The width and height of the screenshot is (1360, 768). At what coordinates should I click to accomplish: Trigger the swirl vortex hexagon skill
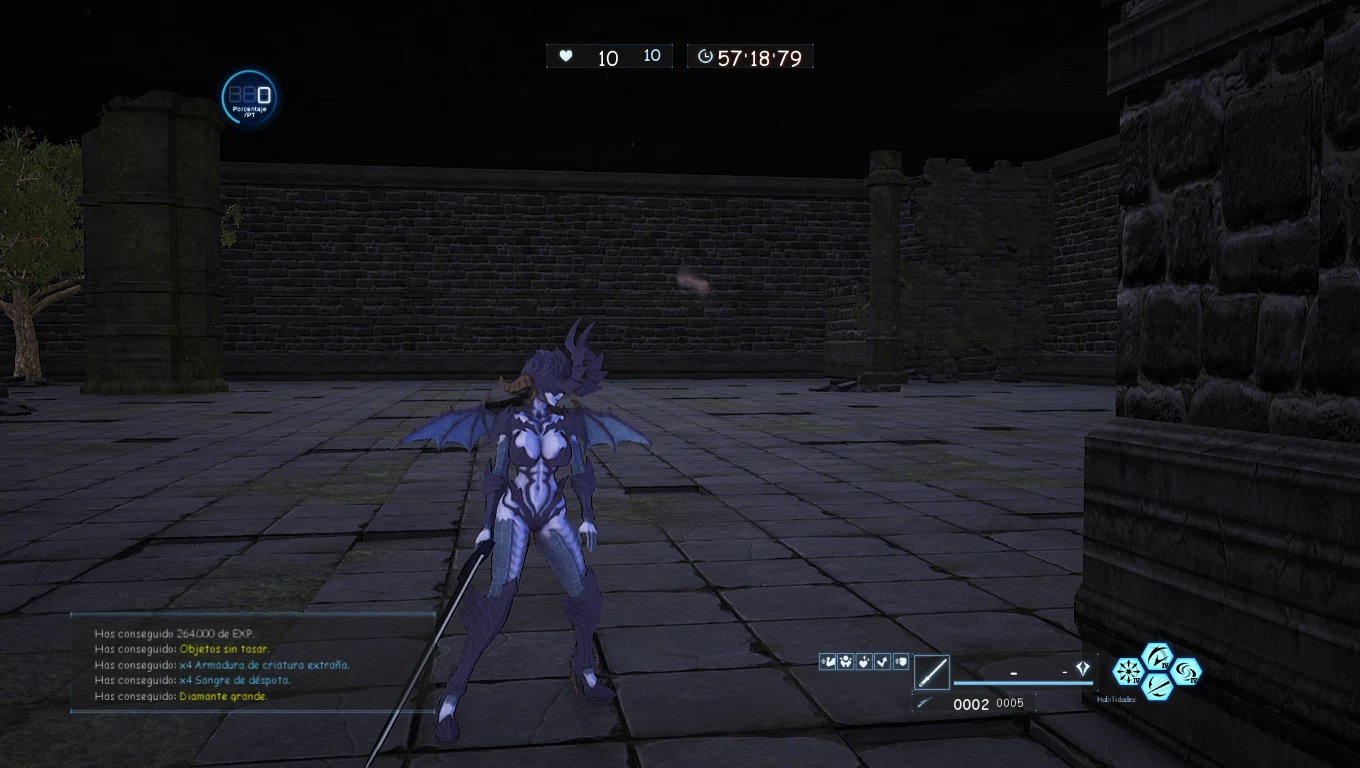pyautogui.click(x=1186, y=672)
